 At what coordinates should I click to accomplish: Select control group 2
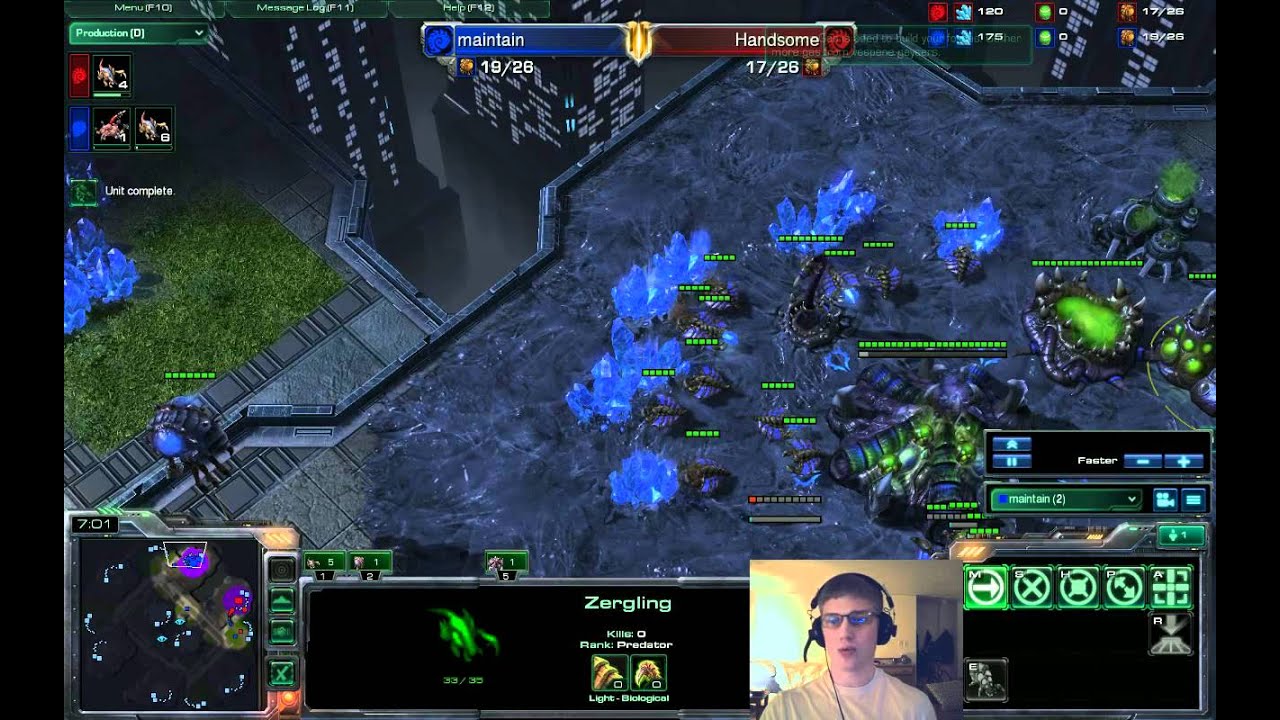point(370,565)
